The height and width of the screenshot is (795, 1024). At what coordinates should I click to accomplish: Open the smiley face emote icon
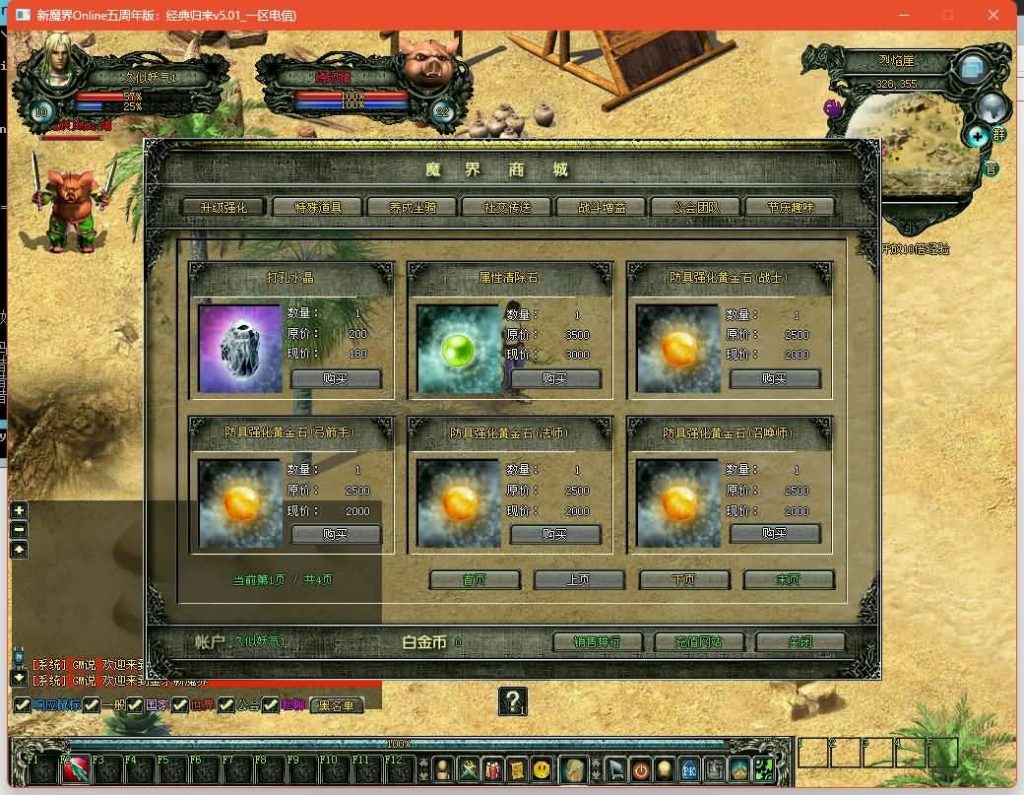pos(542,769)
